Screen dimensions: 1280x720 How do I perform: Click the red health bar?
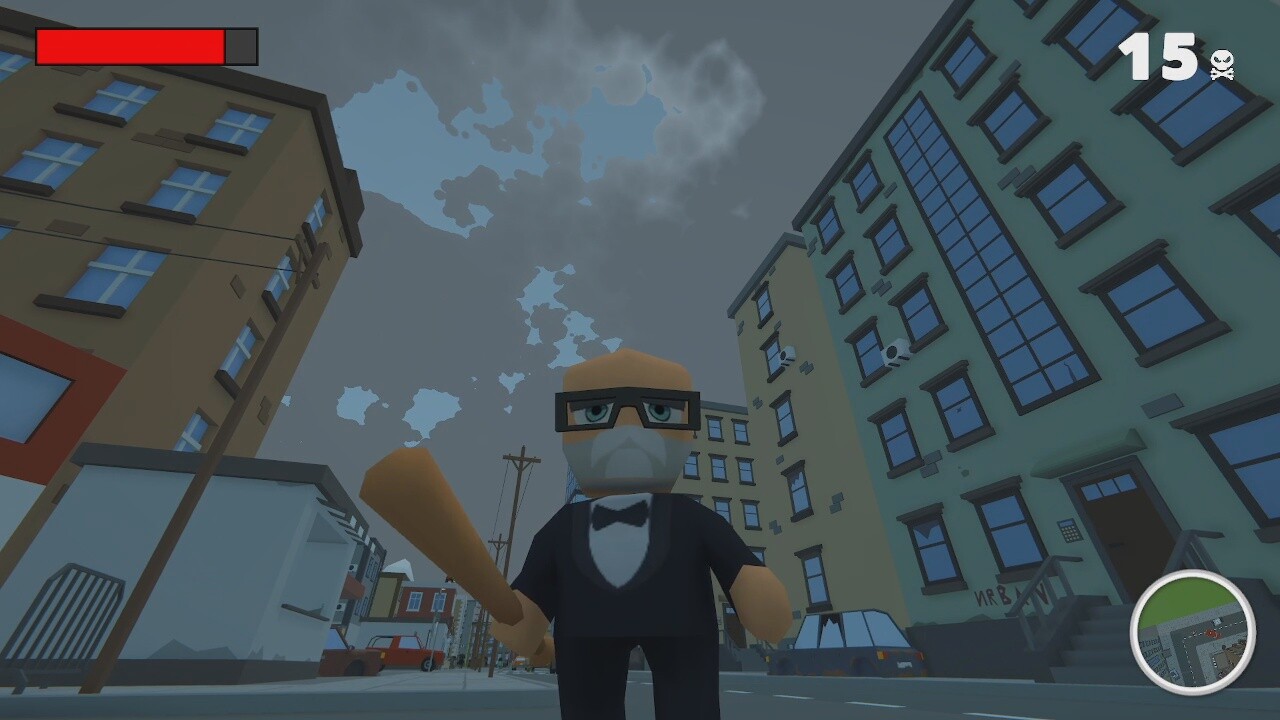pyautogui.click(x=130, y=45)
